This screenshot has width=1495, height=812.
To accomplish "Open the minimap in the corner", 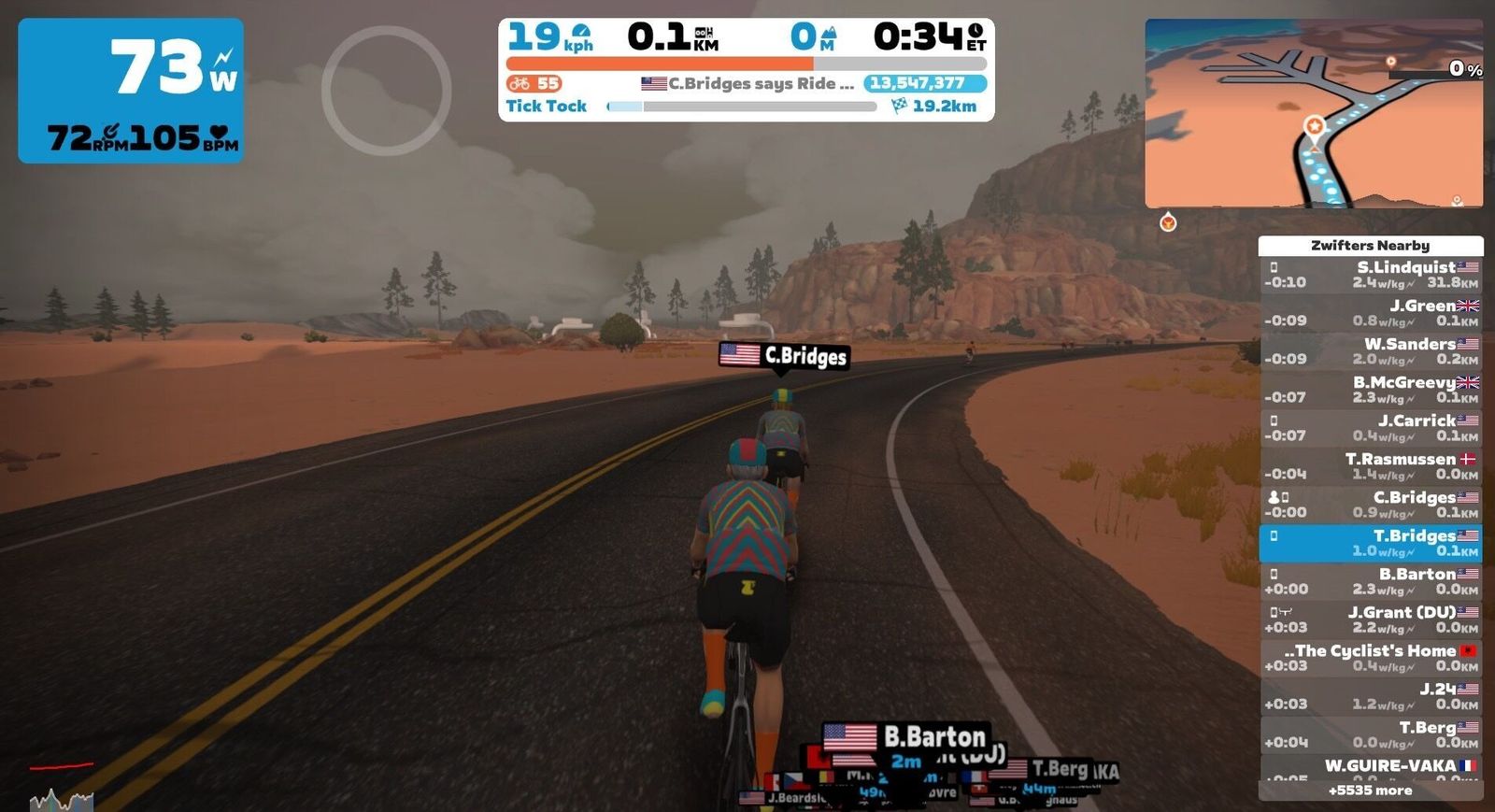I will 1313,113.
